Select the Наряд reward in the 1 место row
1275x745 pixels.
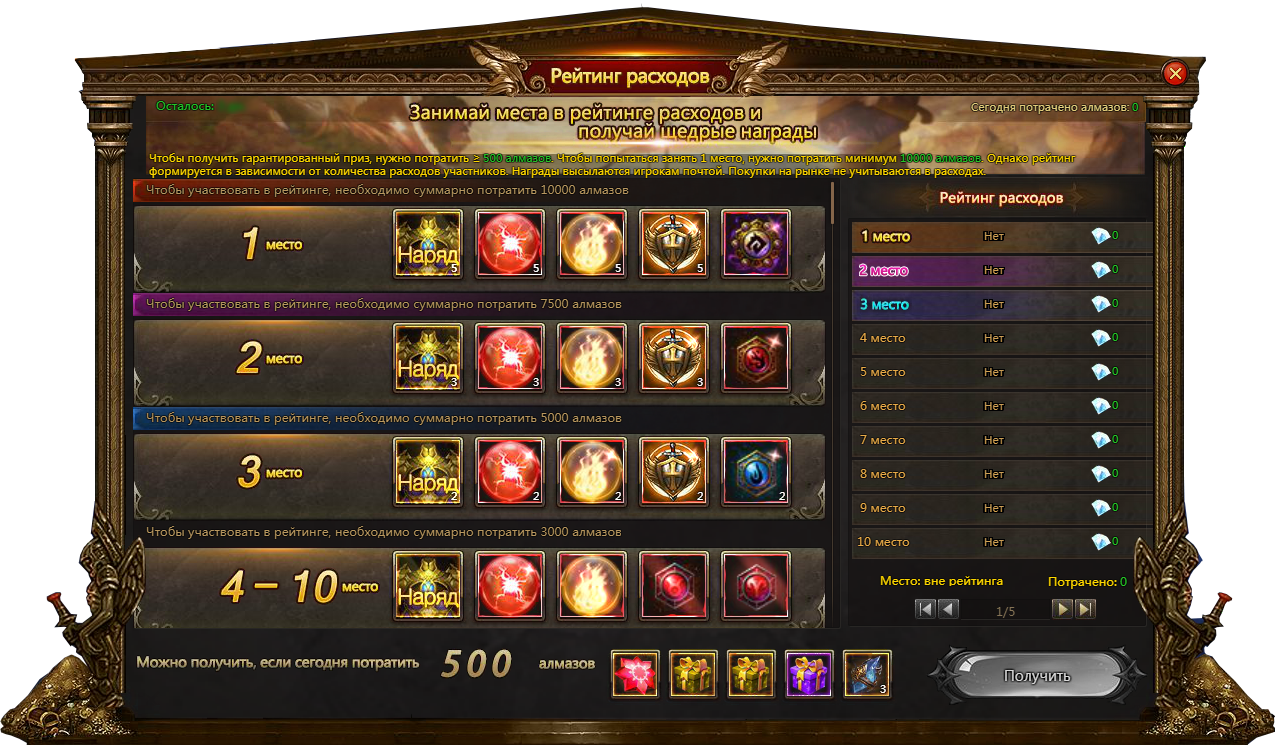tap(428, 244)
